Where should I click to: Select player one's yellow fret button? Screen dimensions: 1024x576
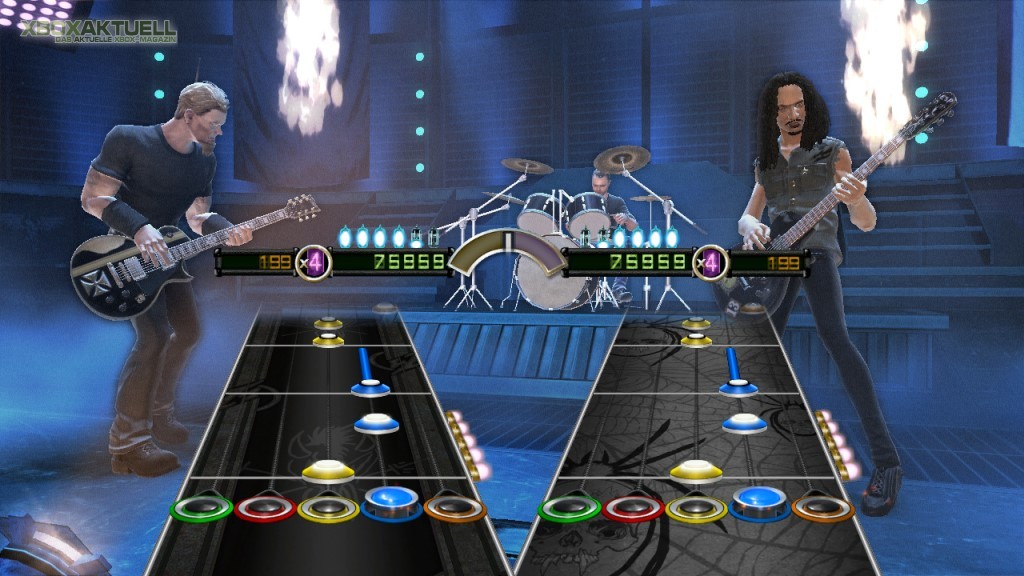click(x=328, y=507)
